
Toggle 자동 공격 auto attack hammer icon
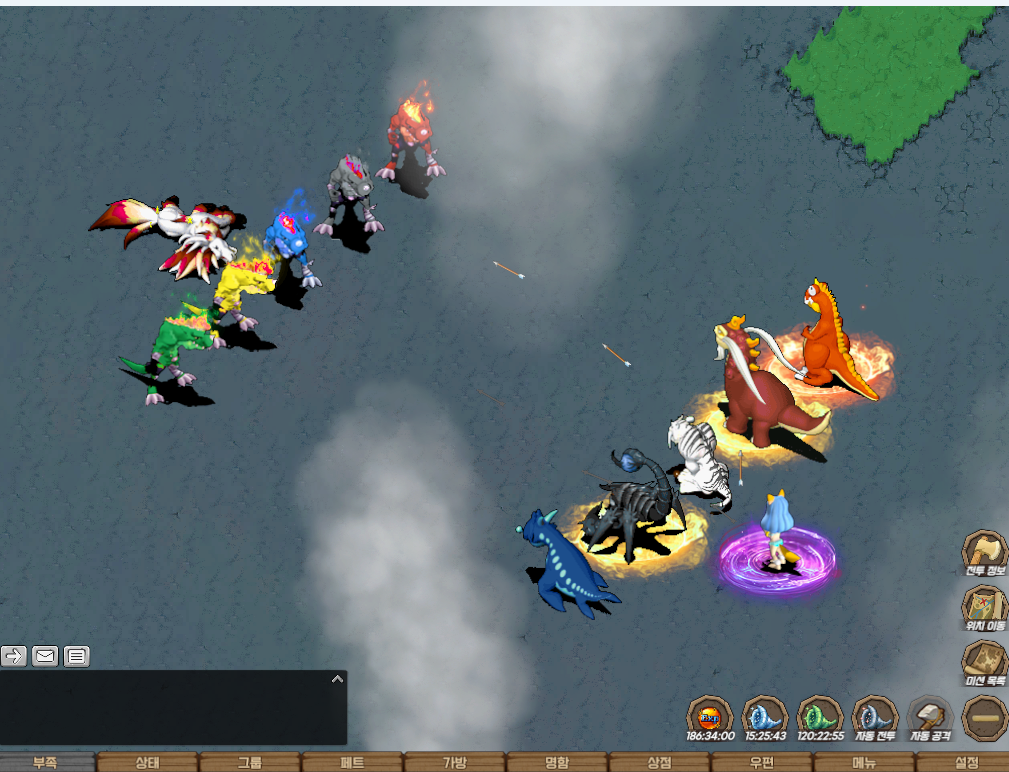coord(930,716)
